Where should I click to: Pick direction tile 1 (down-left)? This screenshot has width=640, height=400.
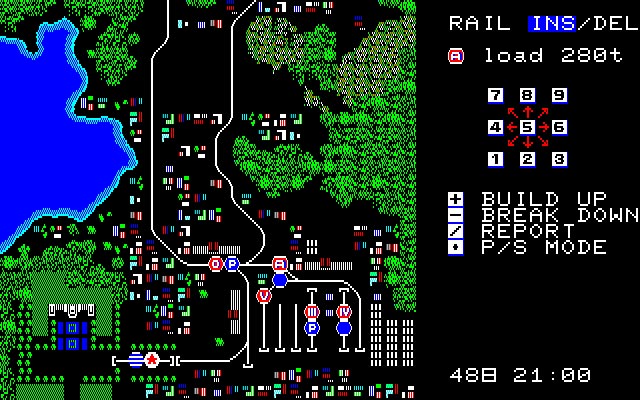tap(495, 159)
